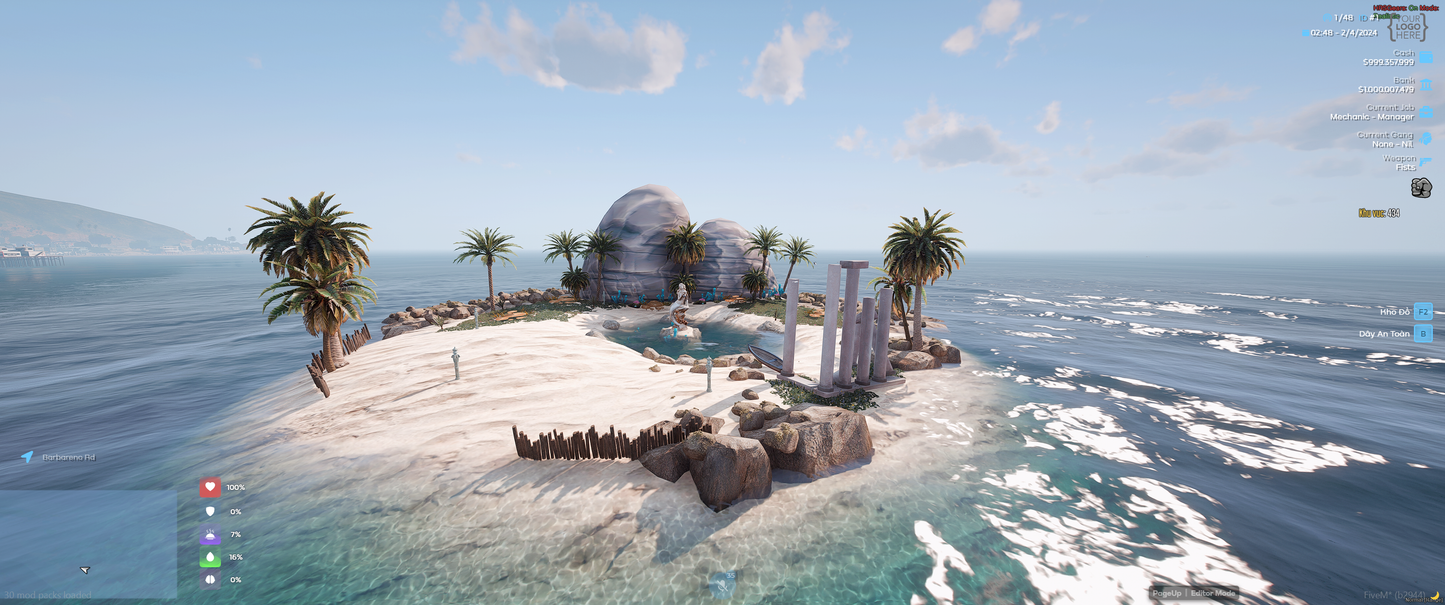This screenshot has width=1445, height=605.
Task: Select the brain stress icon
Action: [x=209, y=580]
